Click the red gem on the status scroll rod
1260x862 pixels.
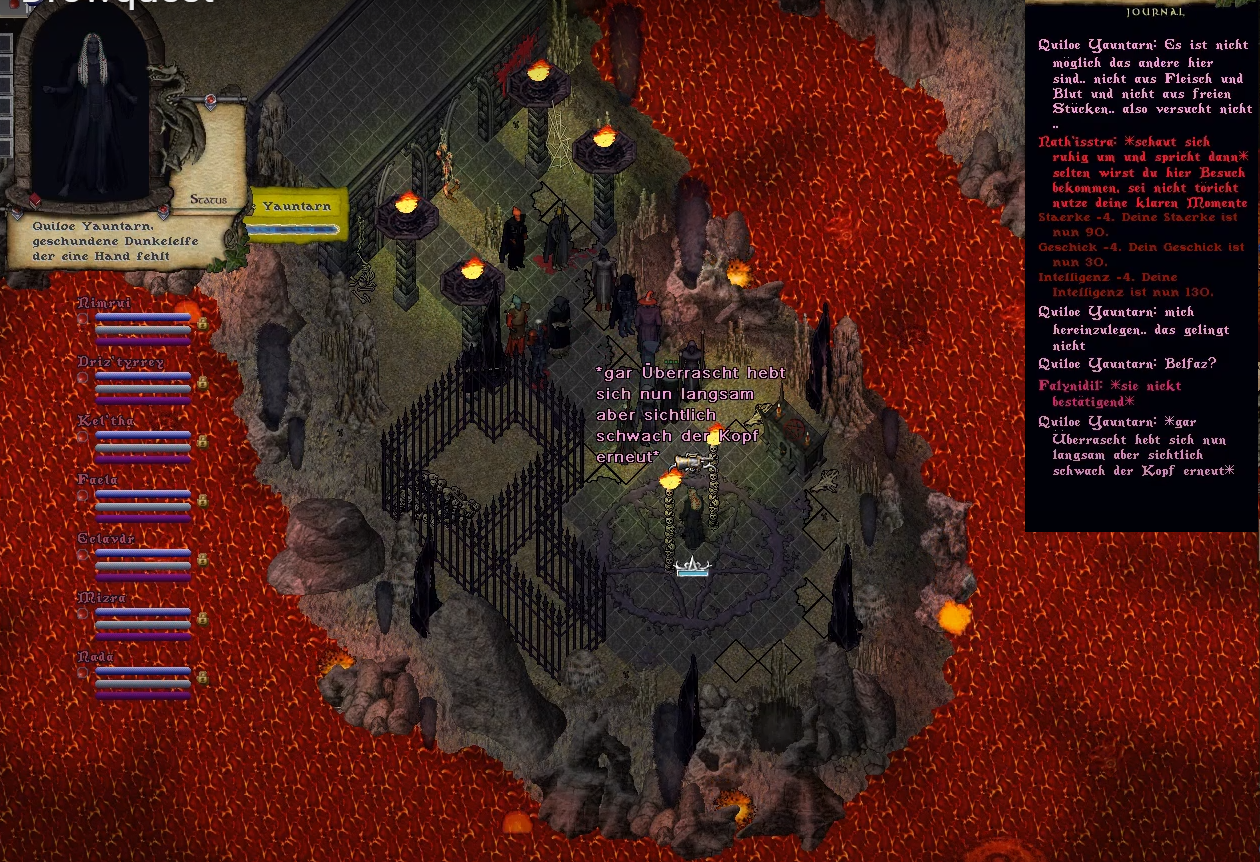pyautogui.click(x=211, y=99)
